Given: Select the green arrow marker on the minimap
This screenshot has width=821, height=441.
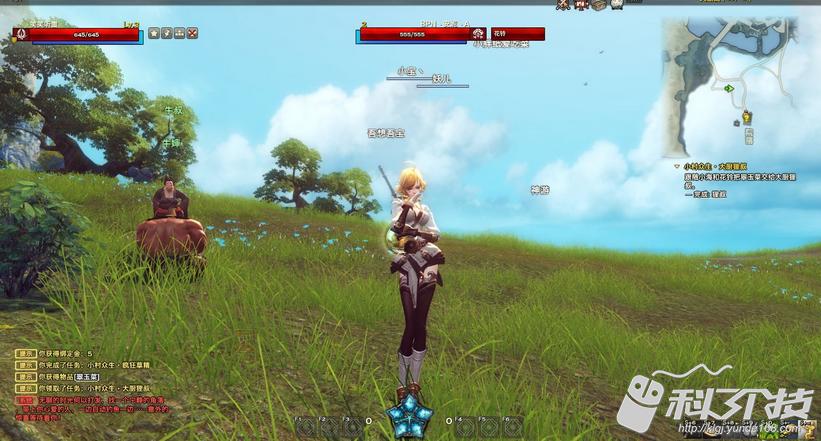Looking at the screenshot, I should pos(731,89).
